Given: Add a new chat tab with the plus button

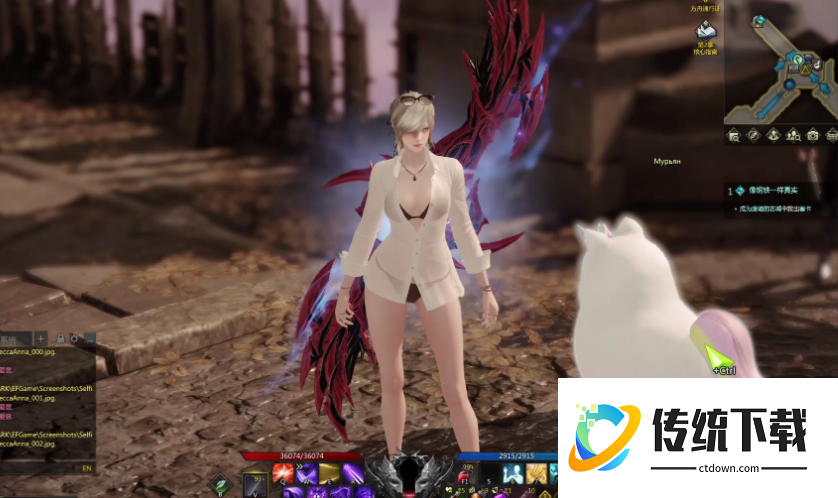Looking at the screenshot, I should 41,338.
